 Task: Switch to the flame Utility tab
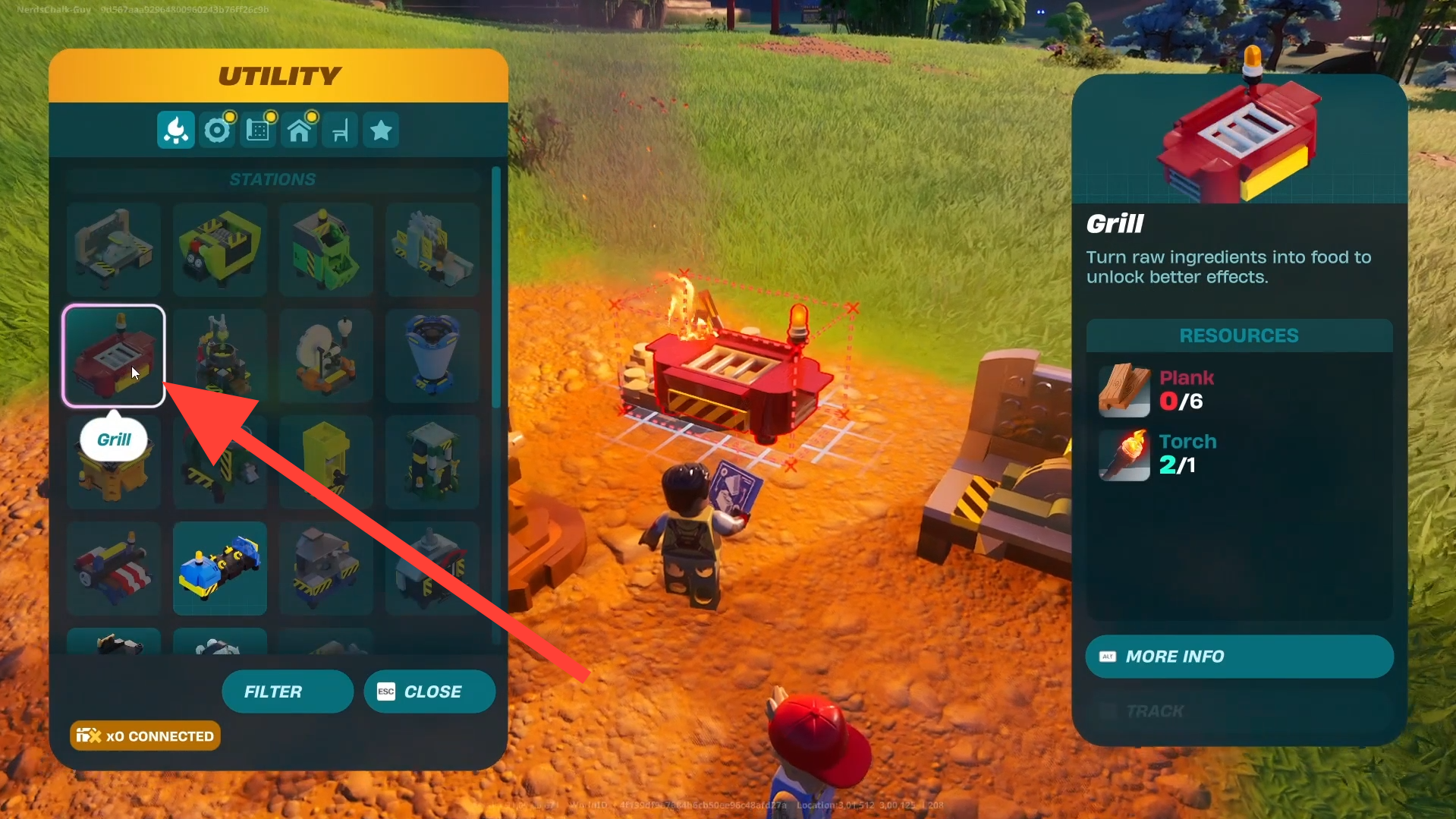pos(176,131)
